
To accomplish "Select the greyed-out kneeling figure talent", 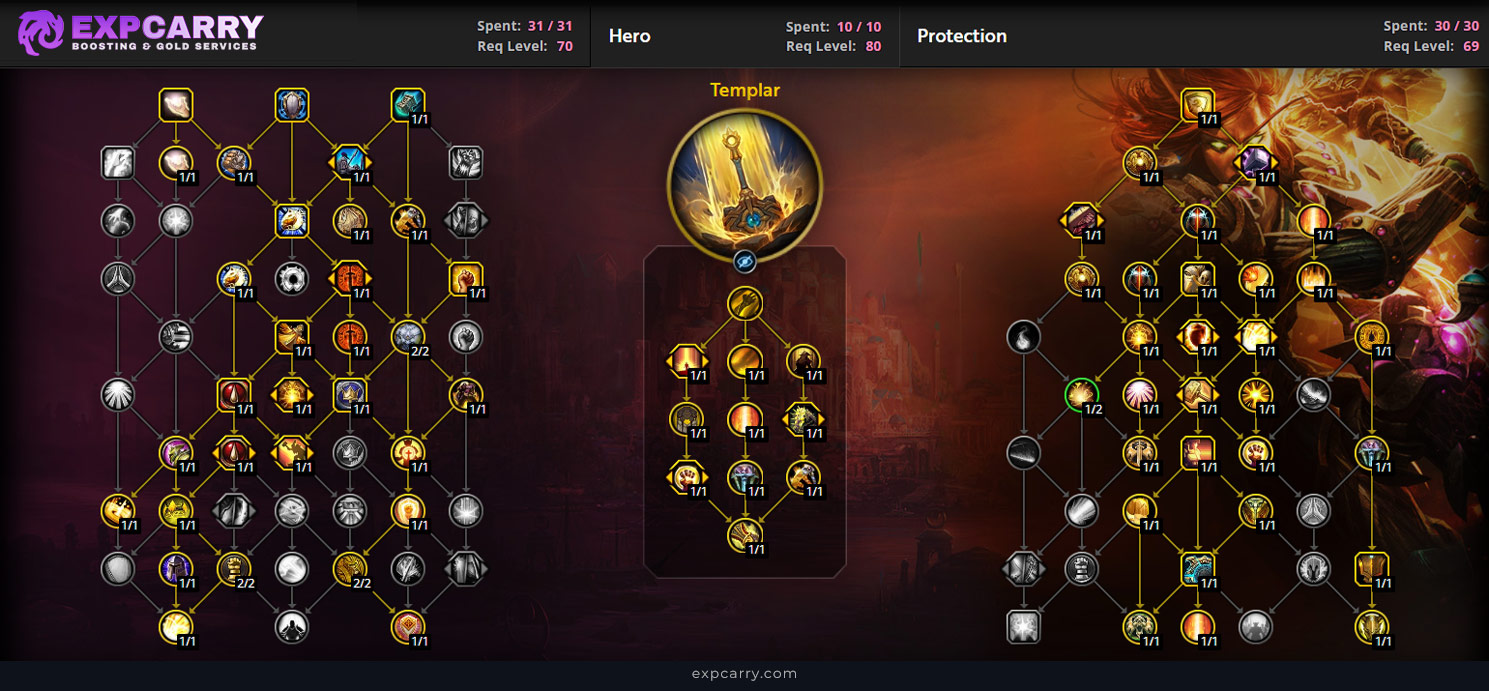I will click(292, 627).
